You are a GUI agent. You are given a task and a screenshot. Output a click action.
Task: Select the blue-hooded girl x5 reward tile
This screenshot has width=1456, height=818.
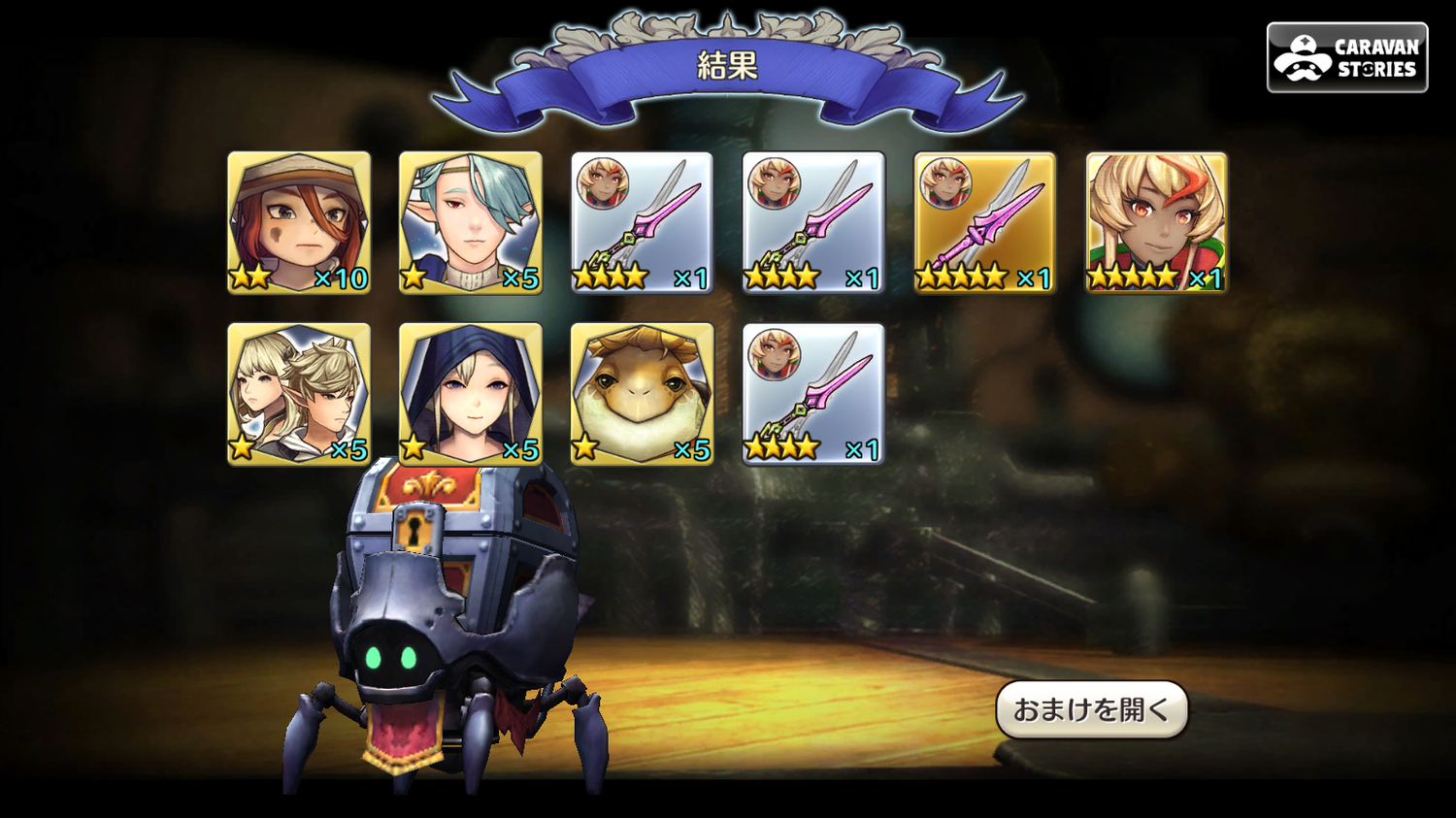pos(471,394)
